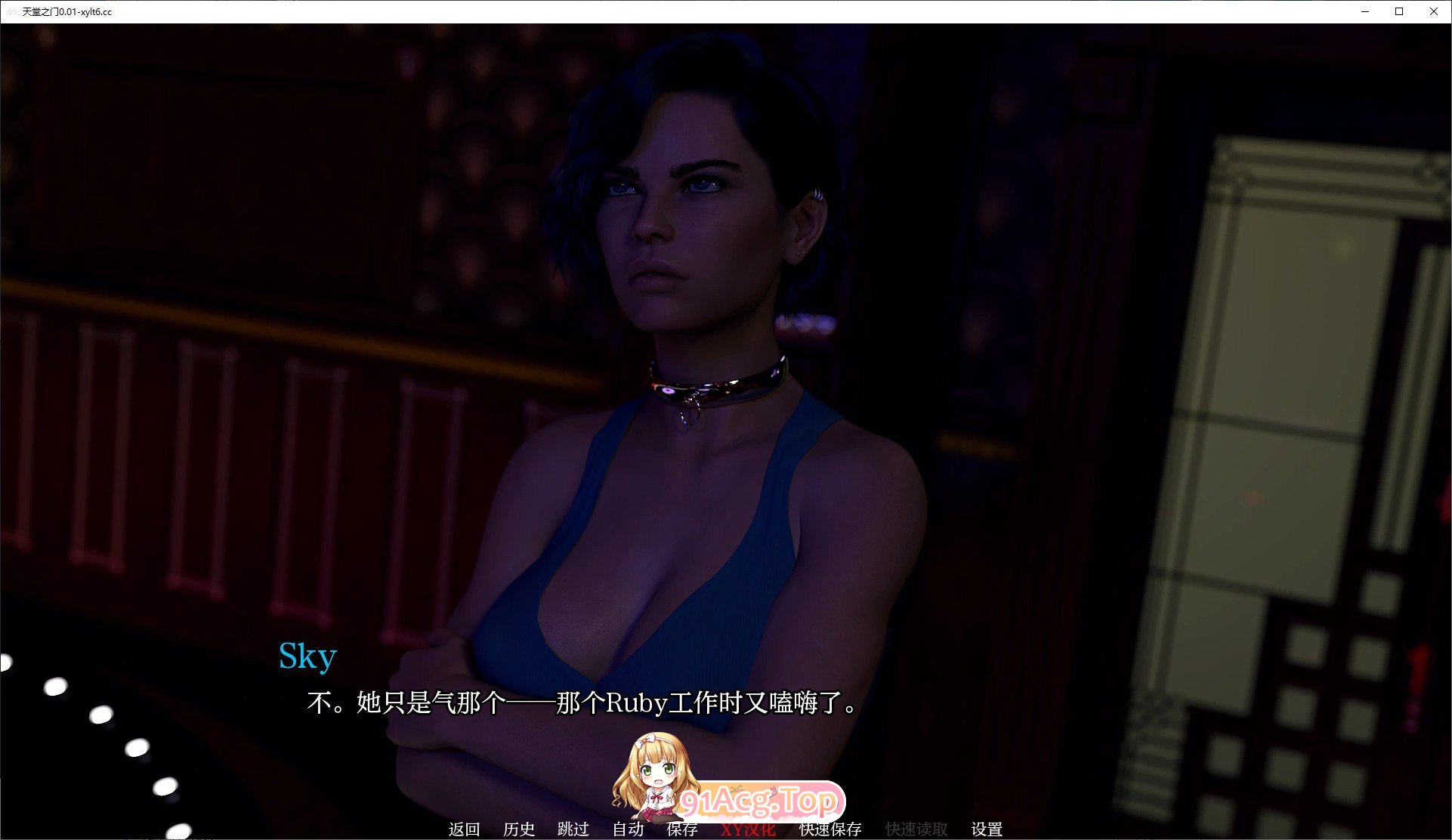Click the 91Acg.Top watermark logo
Image resolution: width=1452 pixels, height=840 pixels.
tap(759, 800)
